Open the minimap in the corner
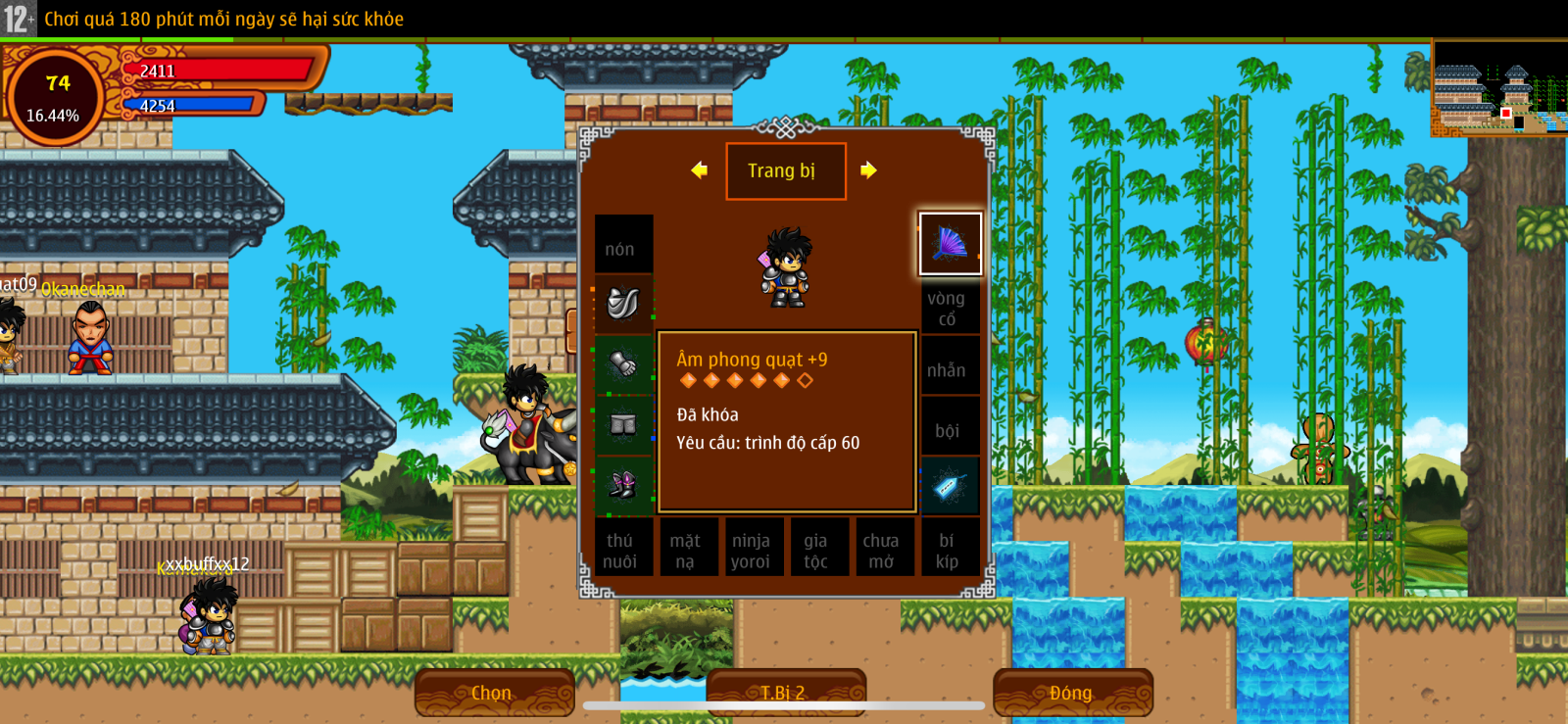Viewport: 1568px width, 724px height. [1499, 88]
